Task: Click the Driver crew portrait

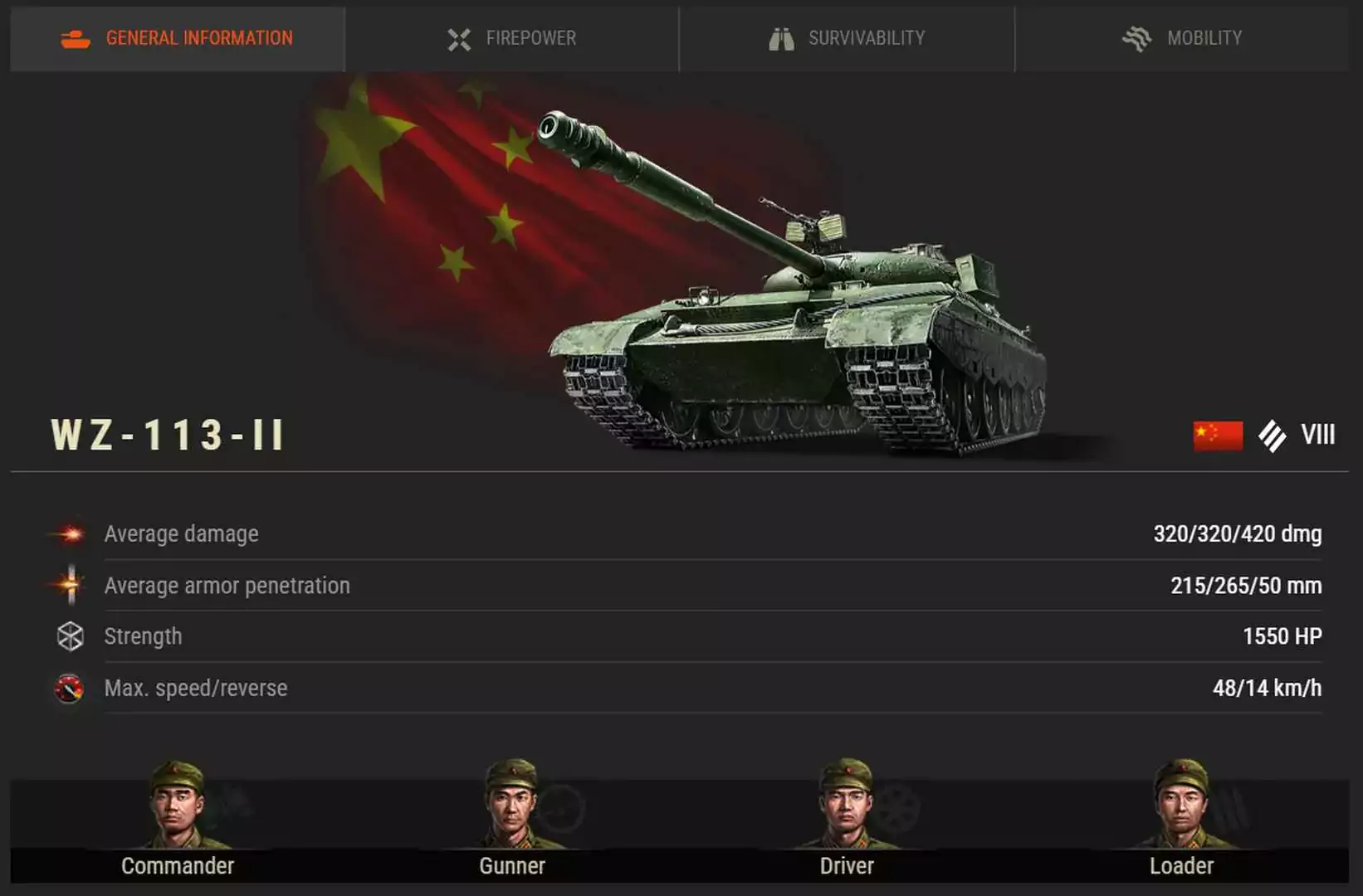Action: pyautogui.click(x=846, y=809)
